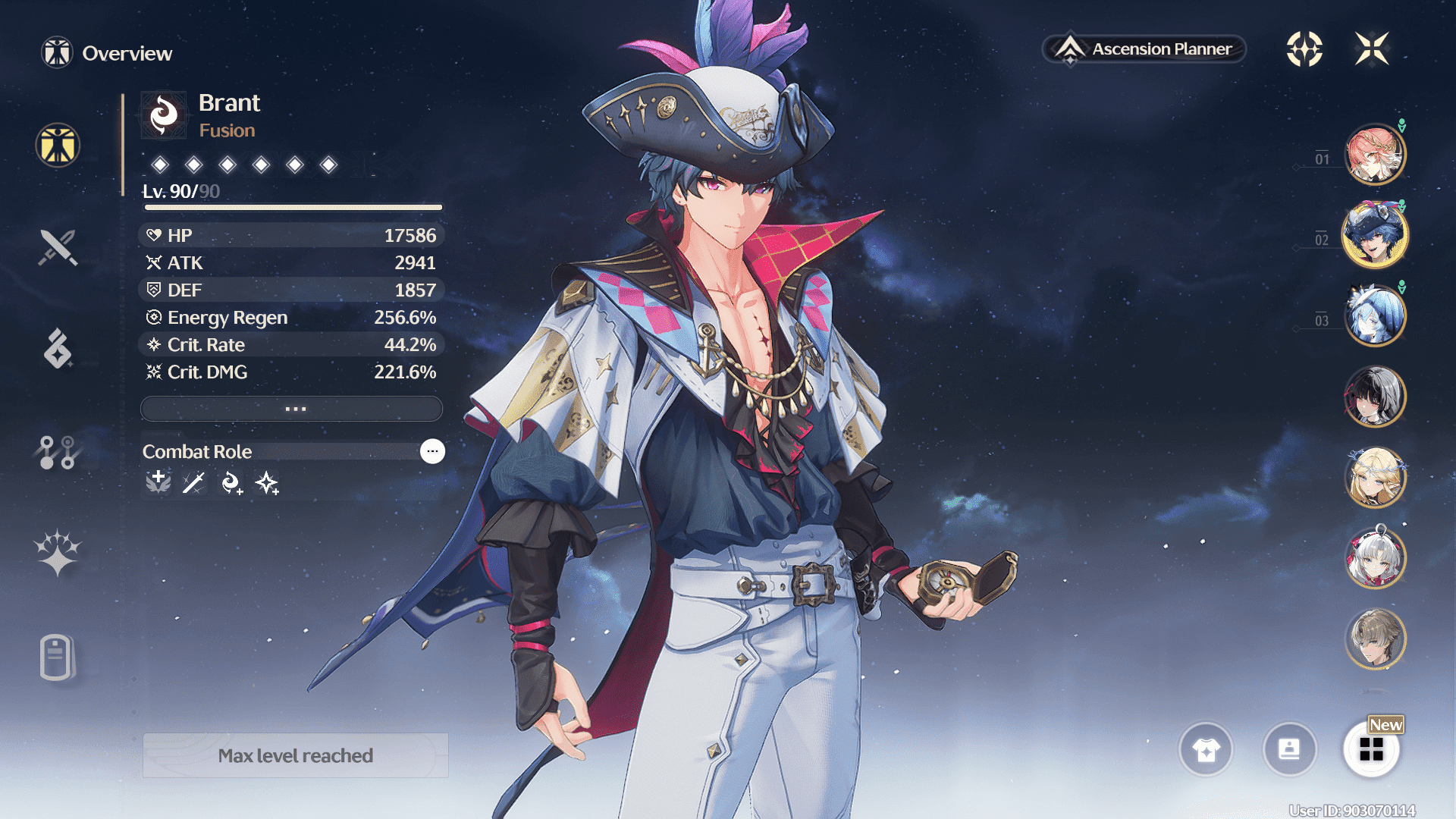Open the grid menu marked New
Viewport: 1456px width, 819px height.
pyautogui.click(x=1371, y=750)
